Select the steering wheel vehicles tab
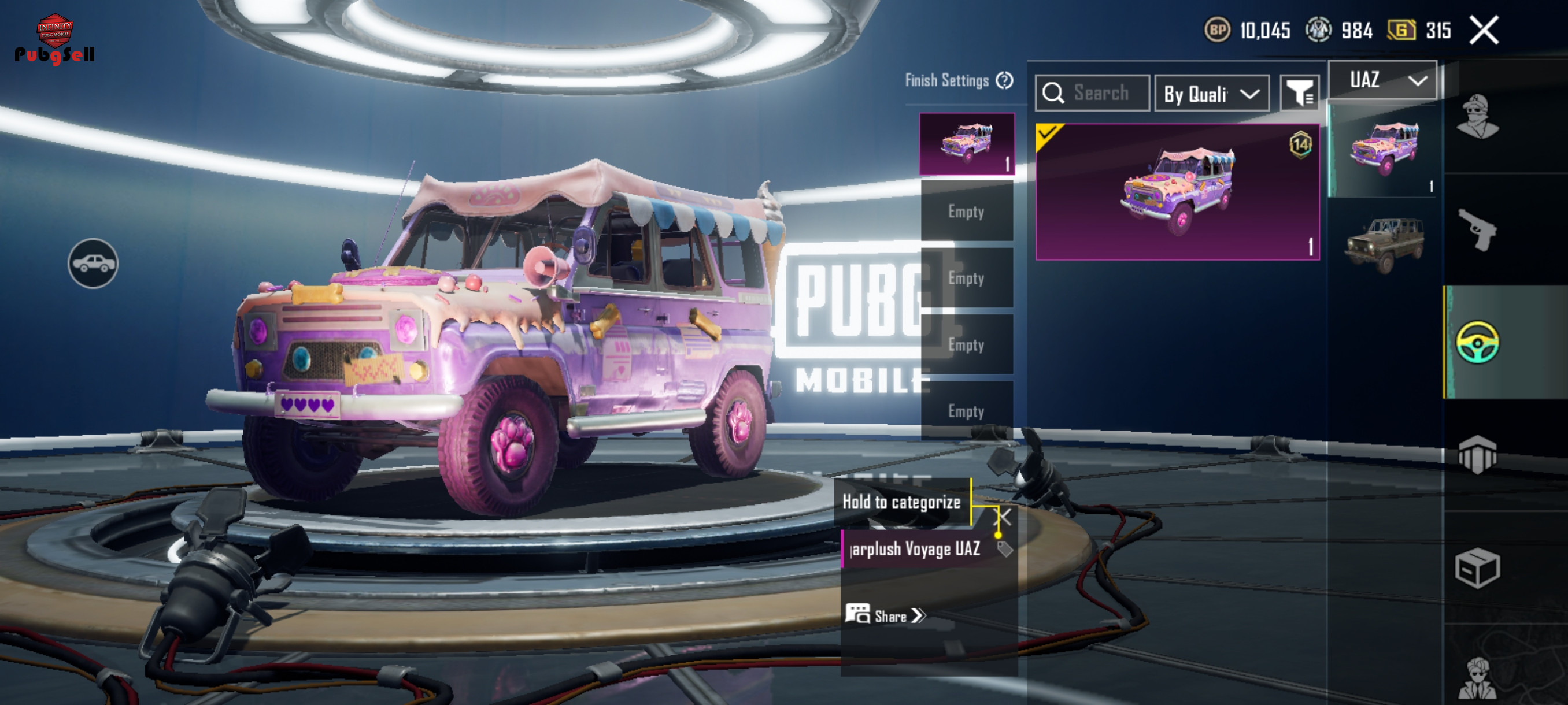Screen dimensions: 1568x705 [1477, 343]
